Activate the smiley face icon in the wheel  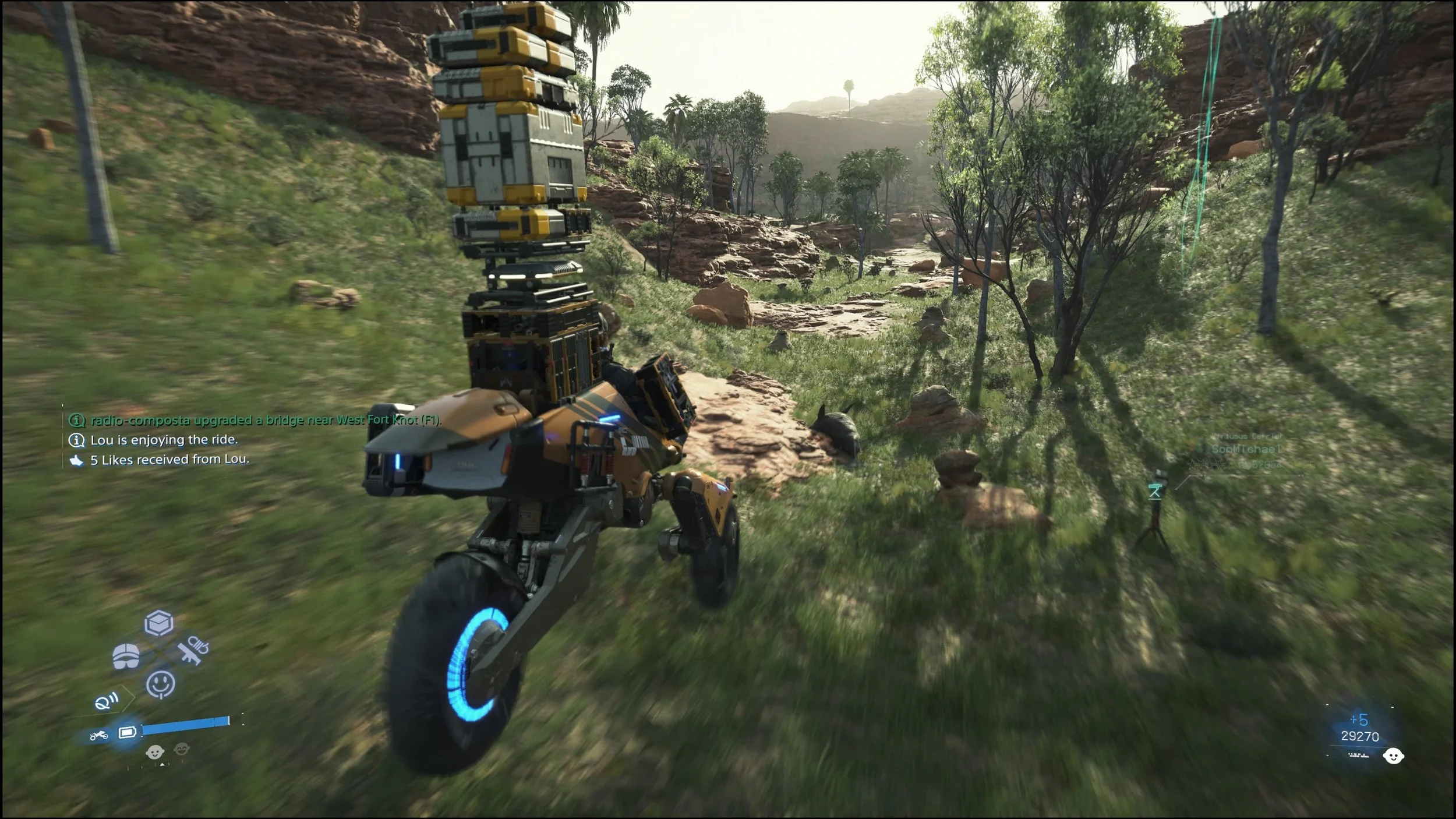[160, 683]
